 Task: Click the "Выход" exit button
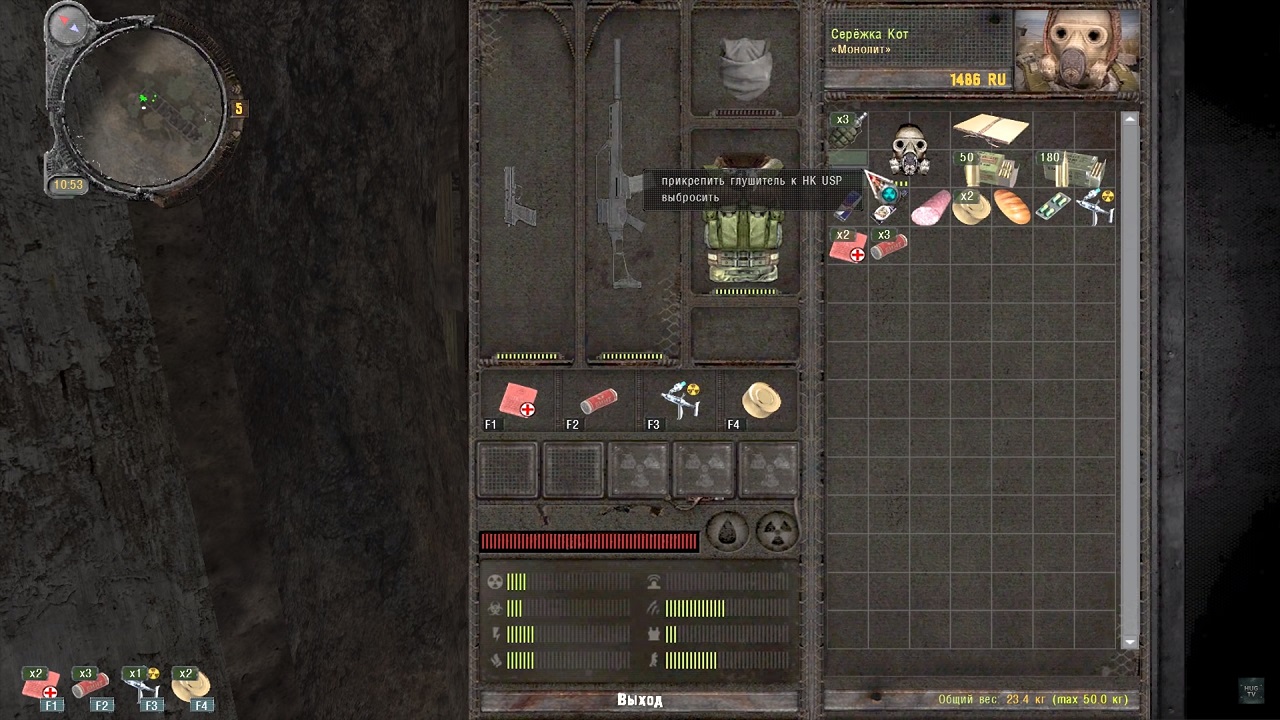(640, 700)
